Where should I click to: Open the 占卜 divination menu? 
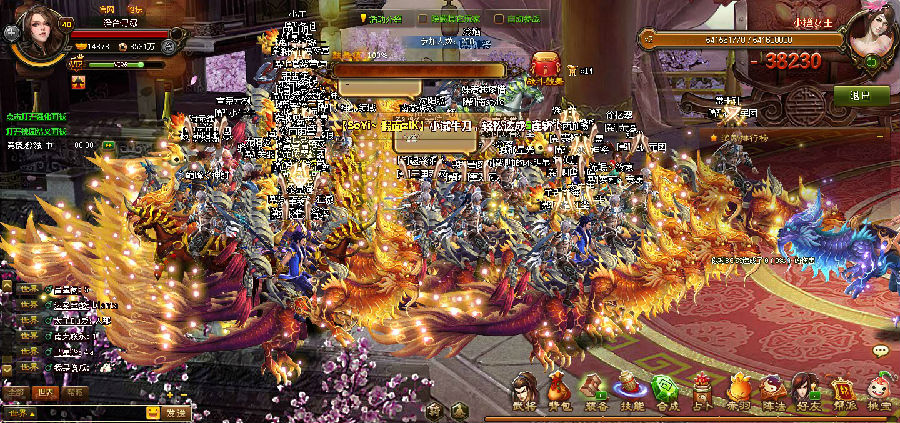[700, 390]
